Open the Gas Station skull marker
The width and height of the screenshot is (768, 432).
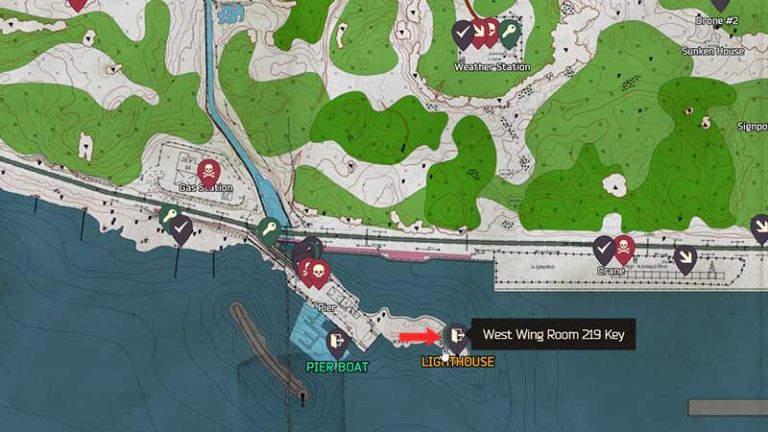[x=209, y=172]
